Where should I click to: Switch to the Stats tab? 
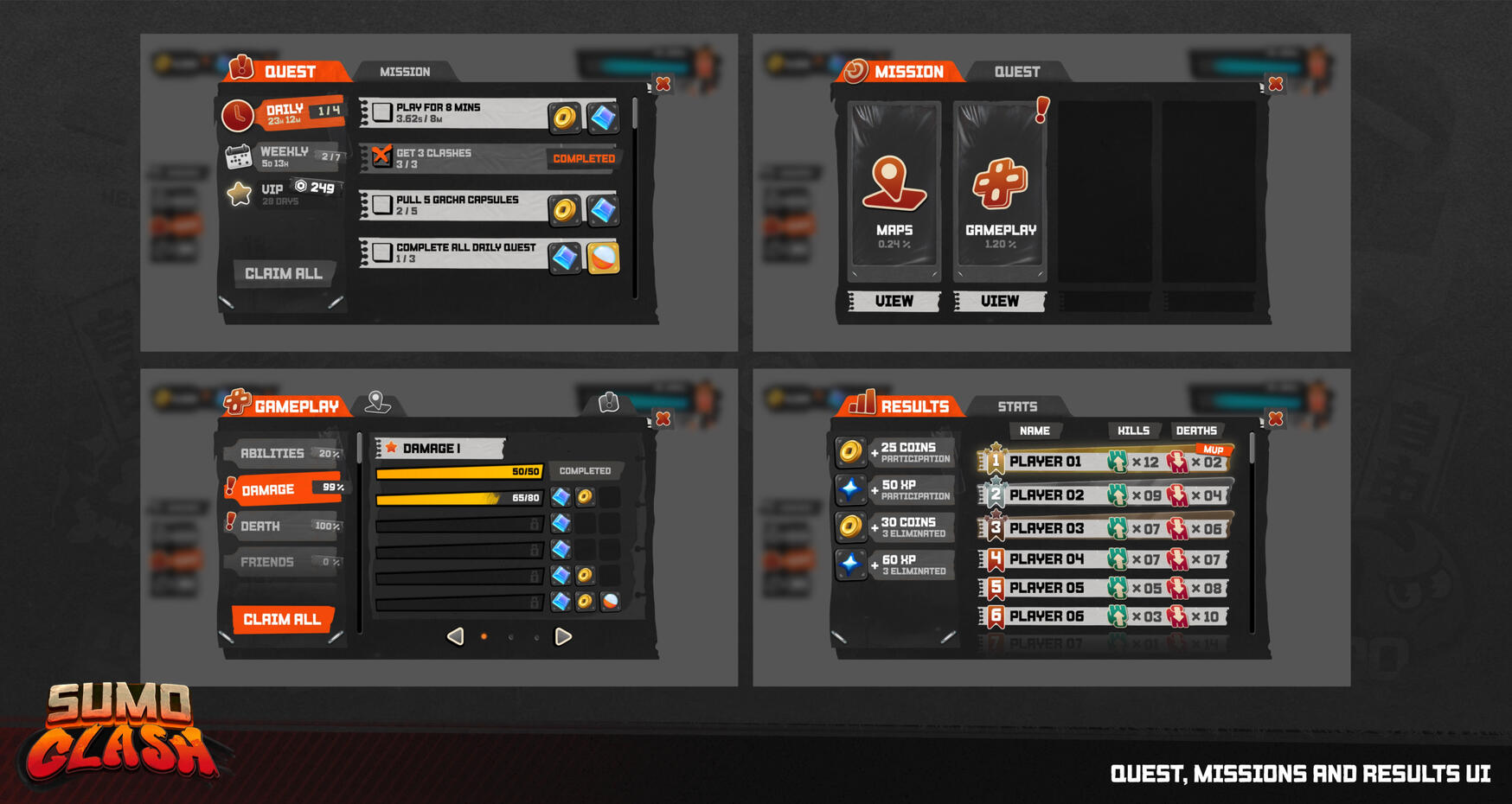[1017, 406]
